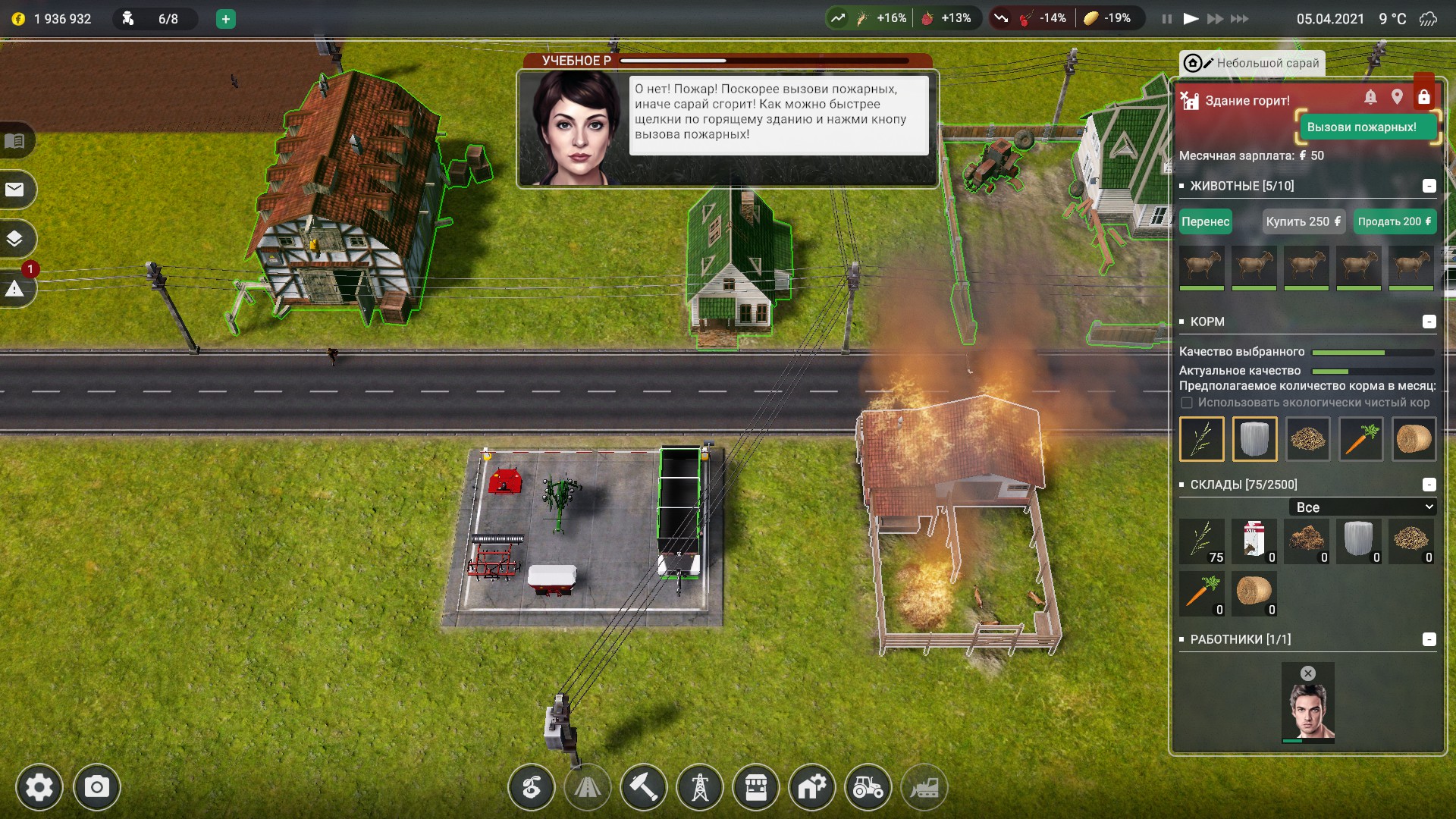Toggle the eco-friendly feed checkbox
The height and width of the screenshot is (819, 1456).
coord(1187,403)
